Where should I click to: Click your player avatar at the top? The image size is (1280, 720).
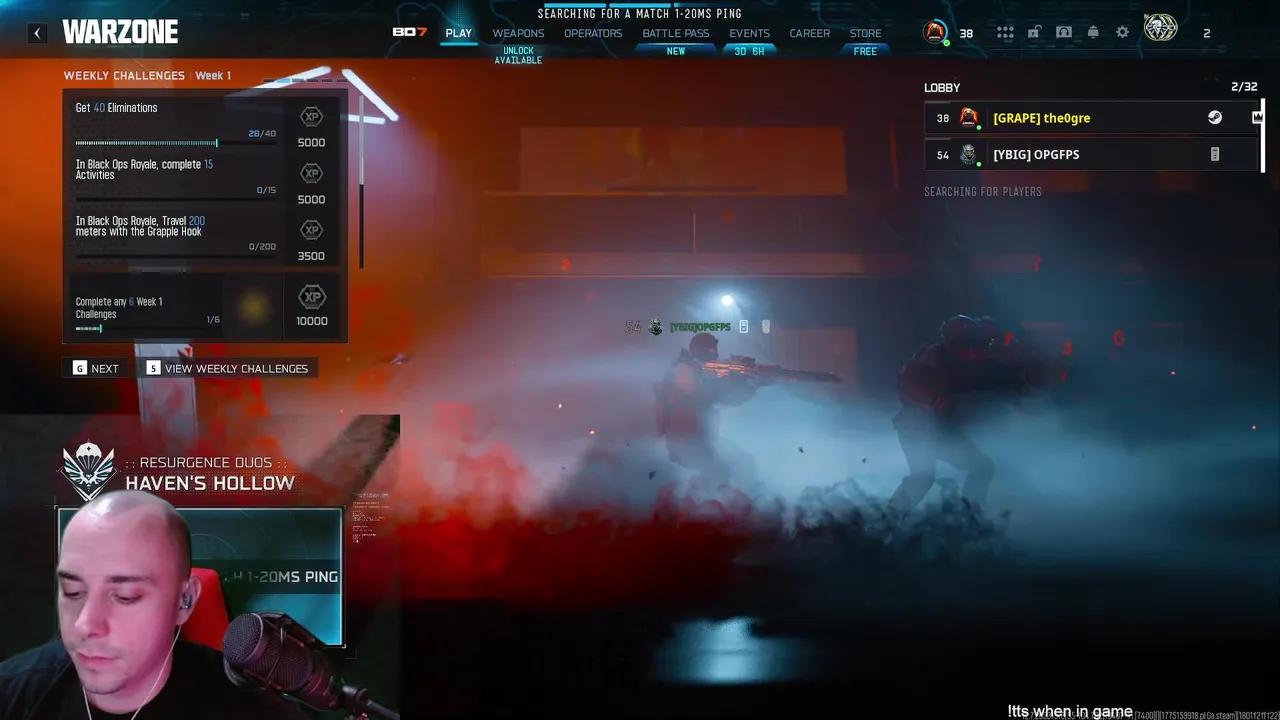click(936, 31)
